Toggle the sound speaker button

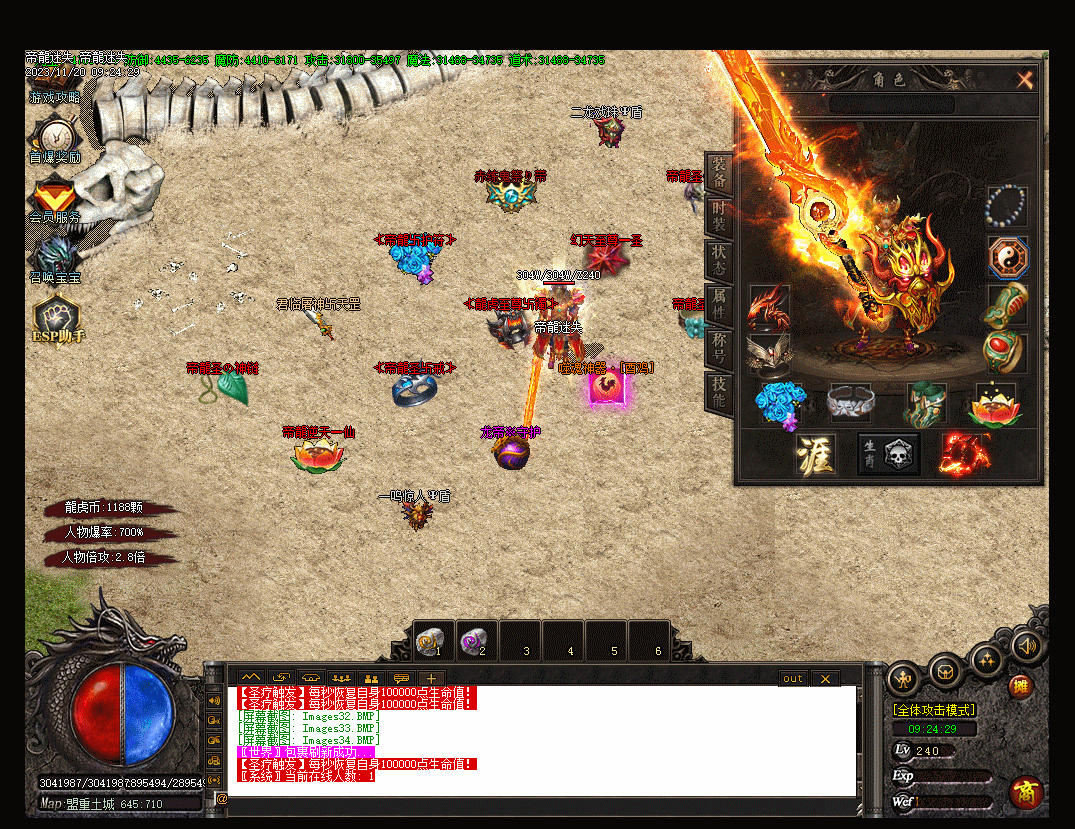(x=1026, y=645)
